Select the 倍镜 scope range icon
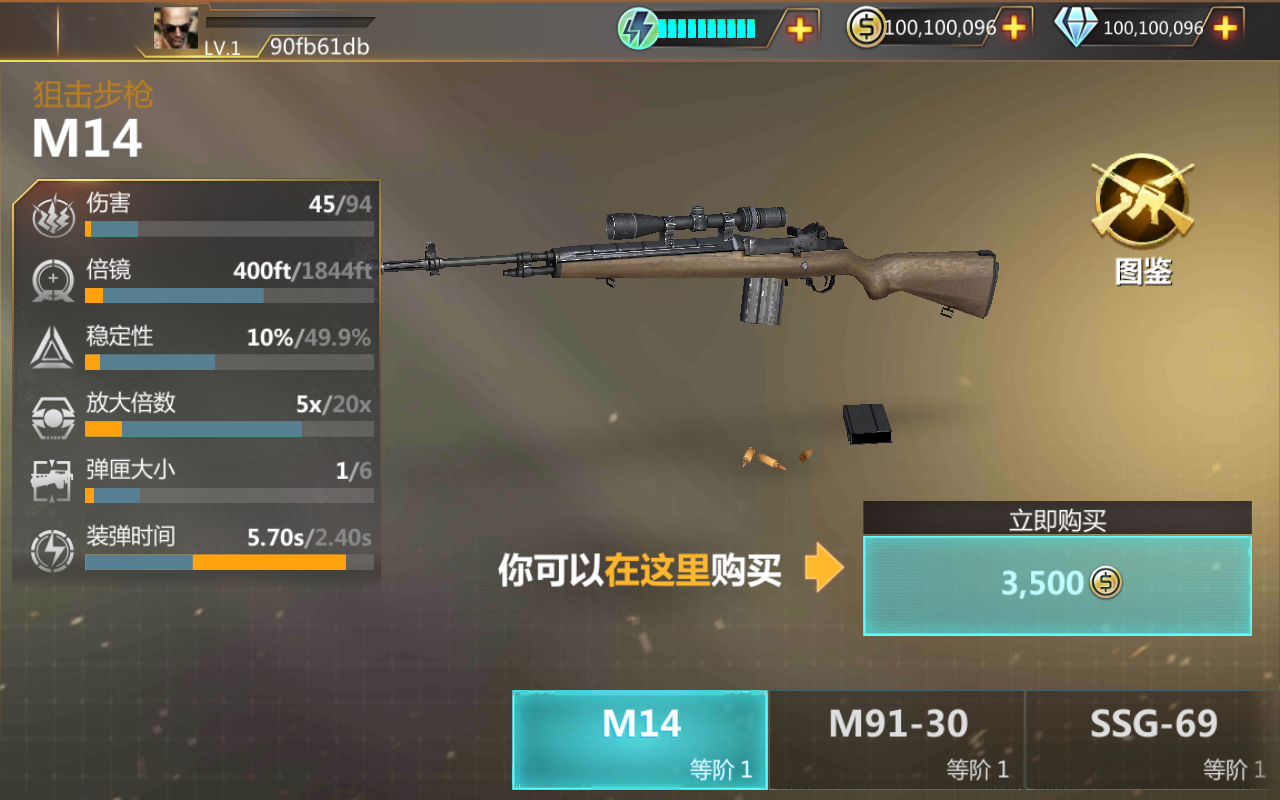Image resolution: width=1280 pixels, height=800 pixels. (52, 281)
